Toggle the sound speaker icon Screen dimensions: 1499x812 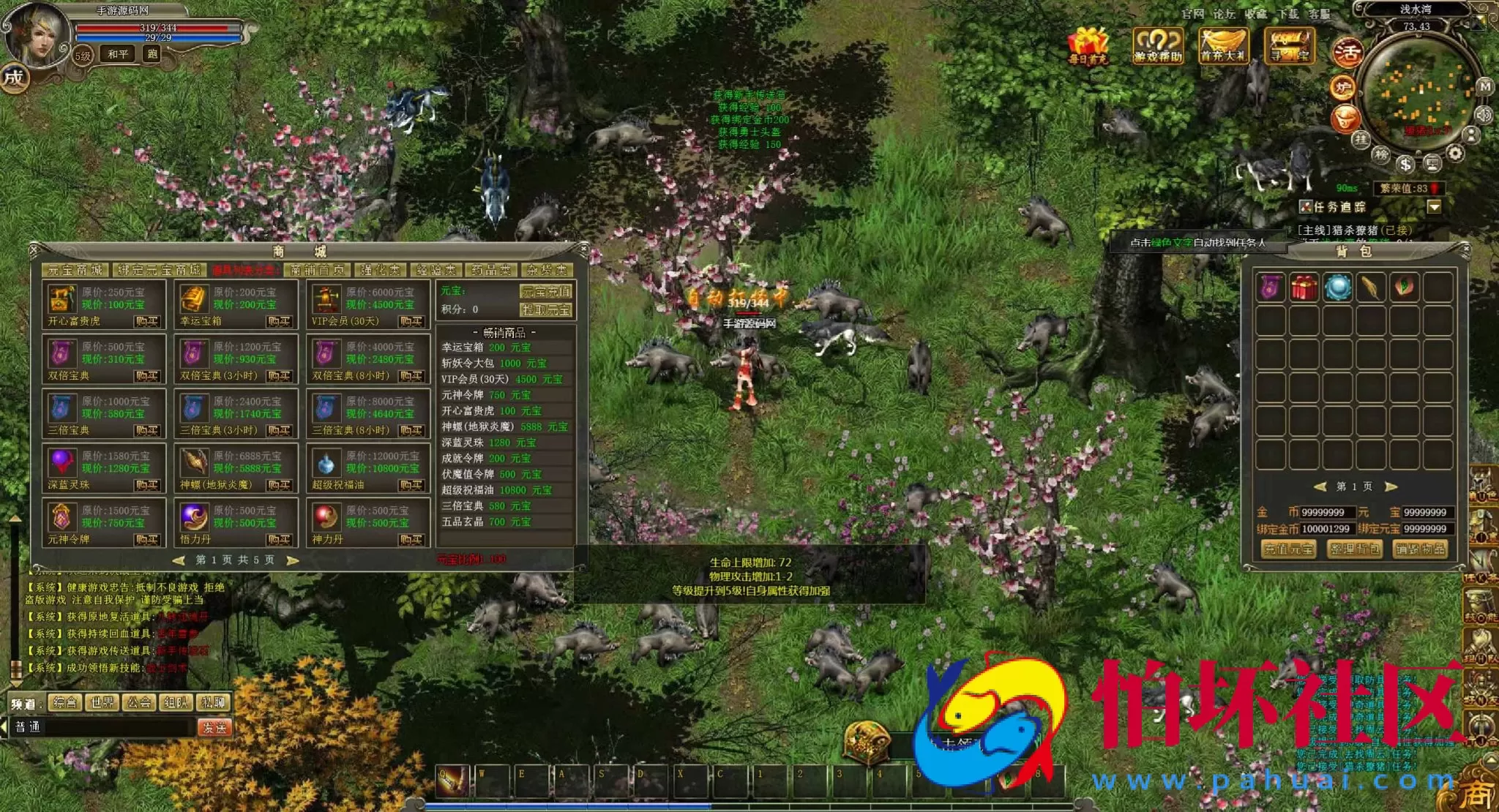[1484, 115]
